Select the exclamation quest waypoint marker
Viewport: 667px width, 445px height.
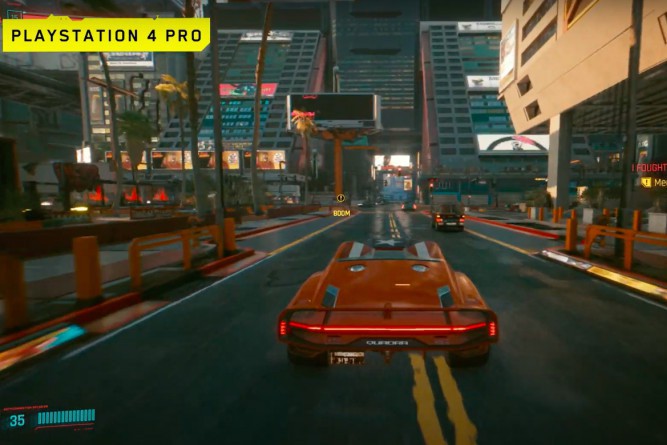click(x=340, y=198)
